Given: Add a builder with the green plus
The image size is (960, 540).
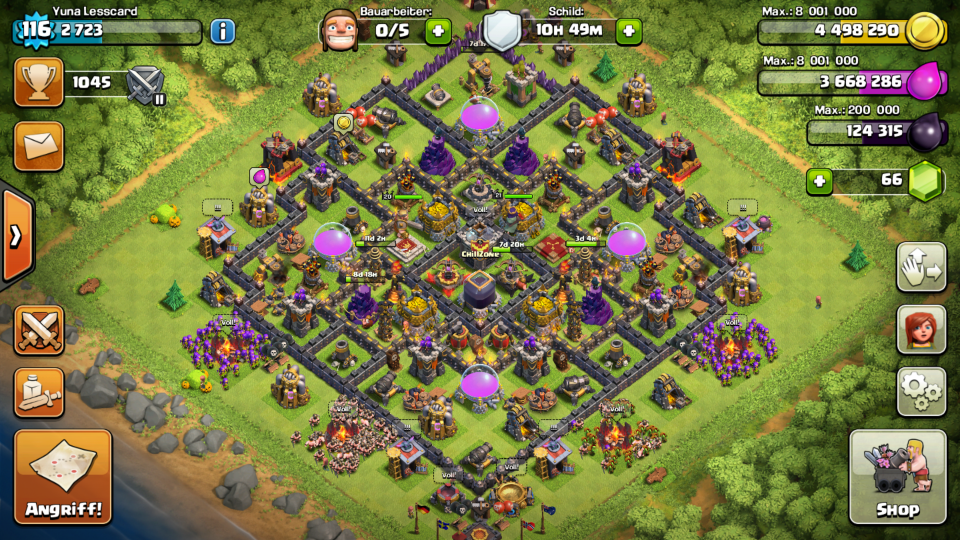Looking at the screenshot, I should pos(438,30).
